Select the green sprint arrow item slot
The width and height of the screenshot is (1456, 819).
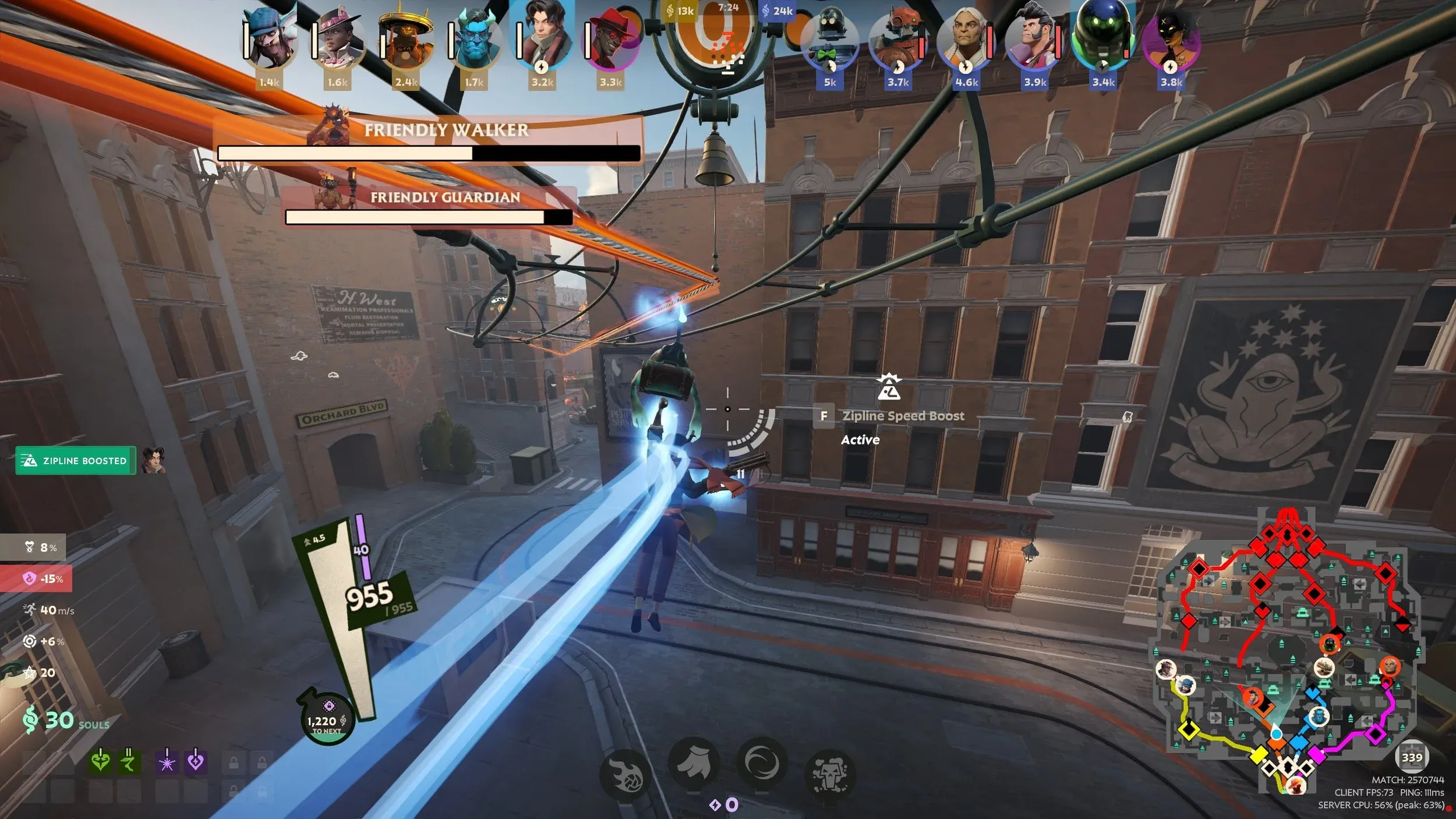[129, 761]
